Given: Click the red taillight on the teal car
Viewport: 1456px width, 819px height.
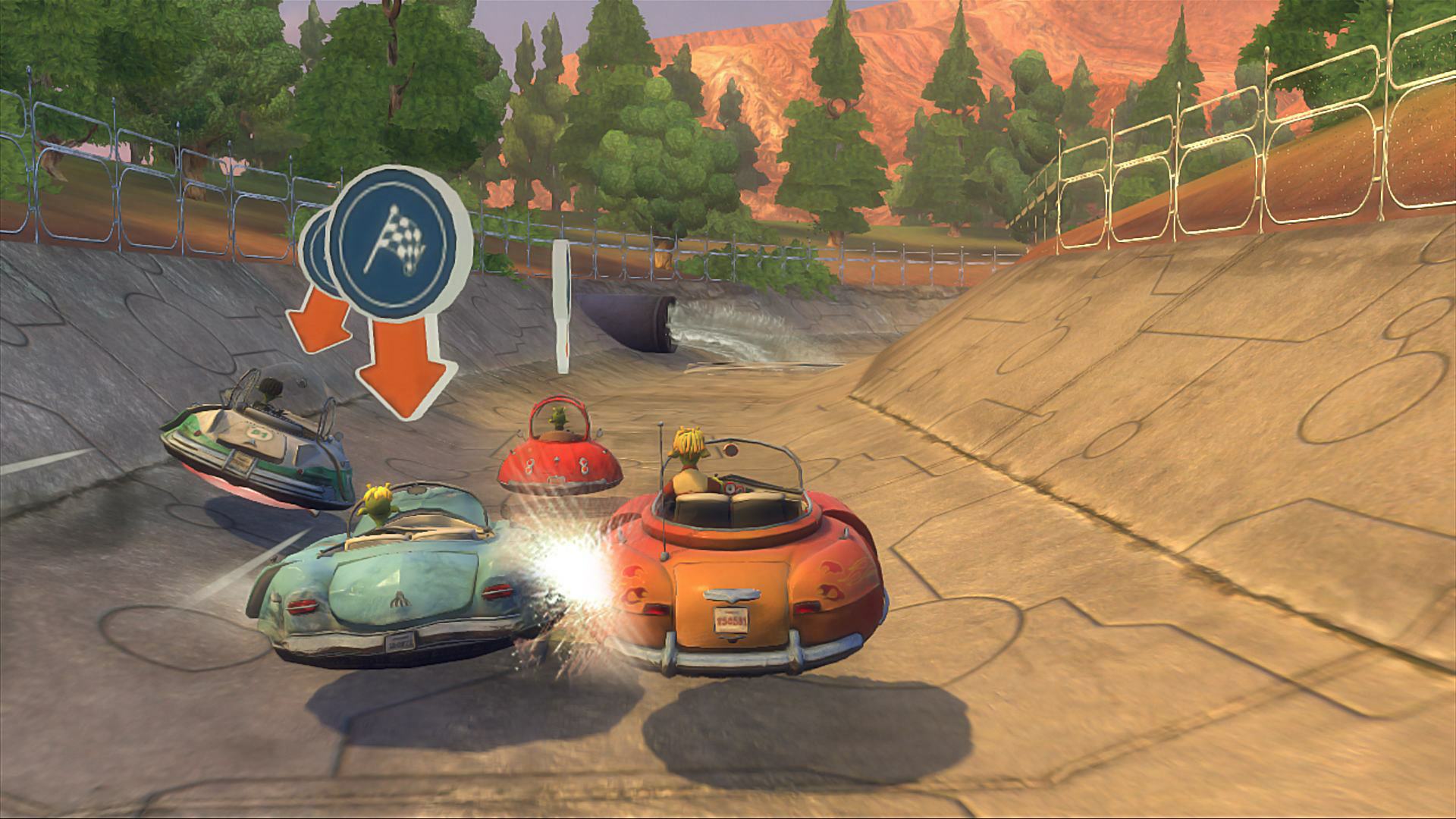Looking at the screenshot, I should coord(302,606).
